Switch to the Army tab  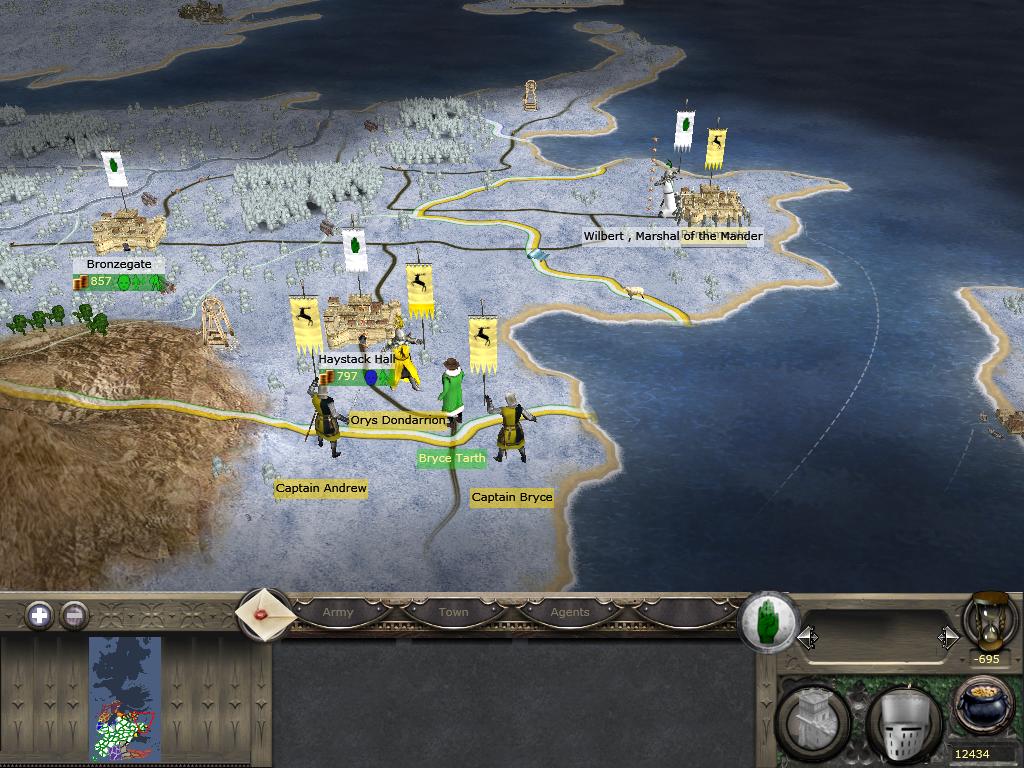point(338,612)
